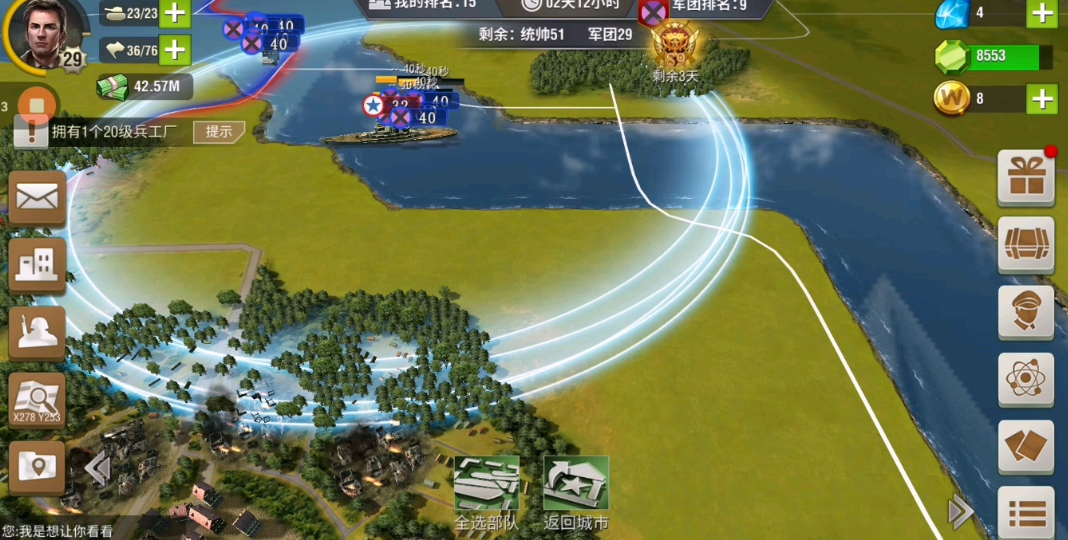Viewport: 1068px width, 540px height.
Task: Open the gift box rewards icon
Action: click(x=1026, y=178)
